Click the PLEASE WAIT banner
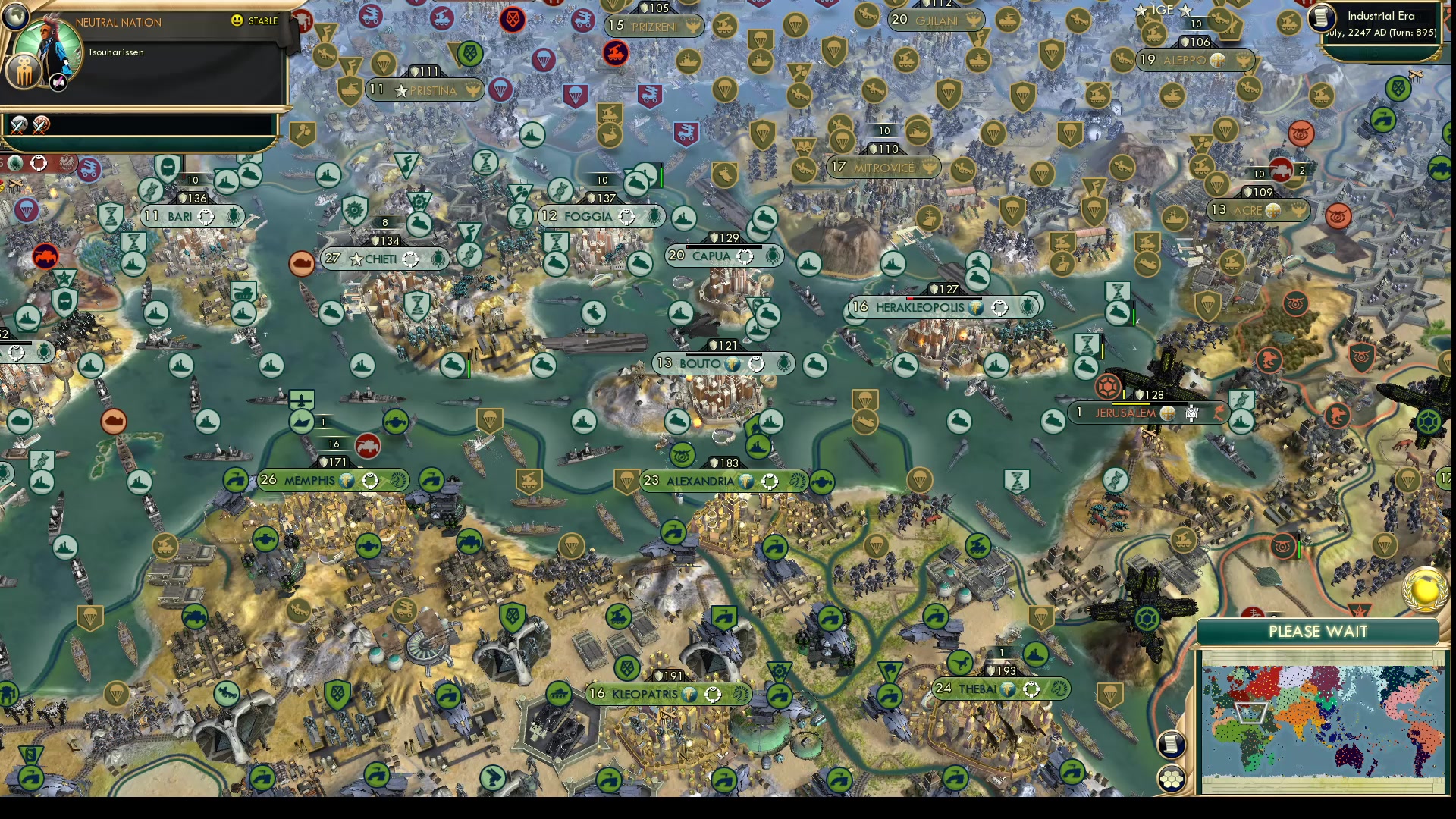The image size is (1456, 819). tap(1319, 631)
